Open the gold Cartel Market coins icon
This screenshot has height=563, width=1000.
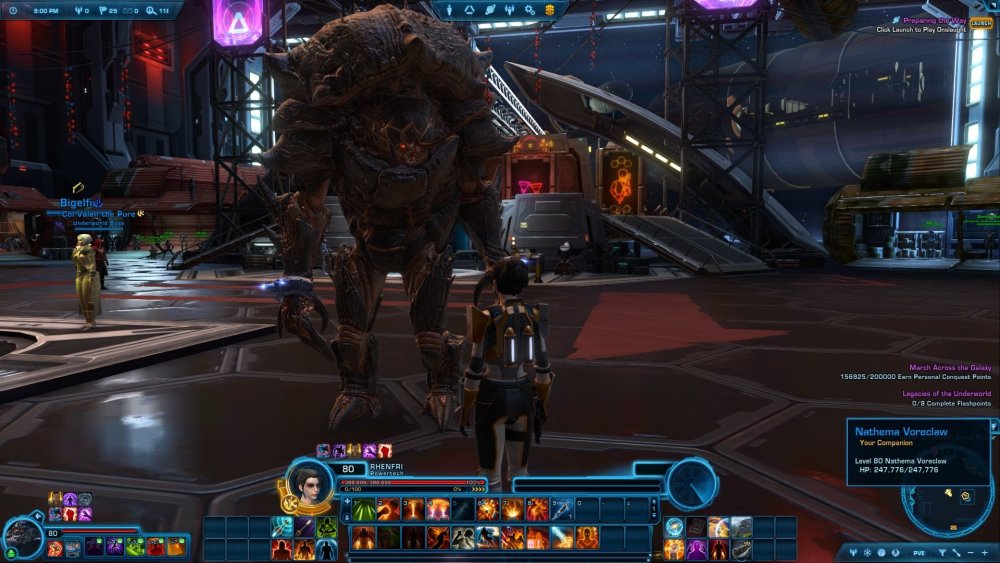552,9
